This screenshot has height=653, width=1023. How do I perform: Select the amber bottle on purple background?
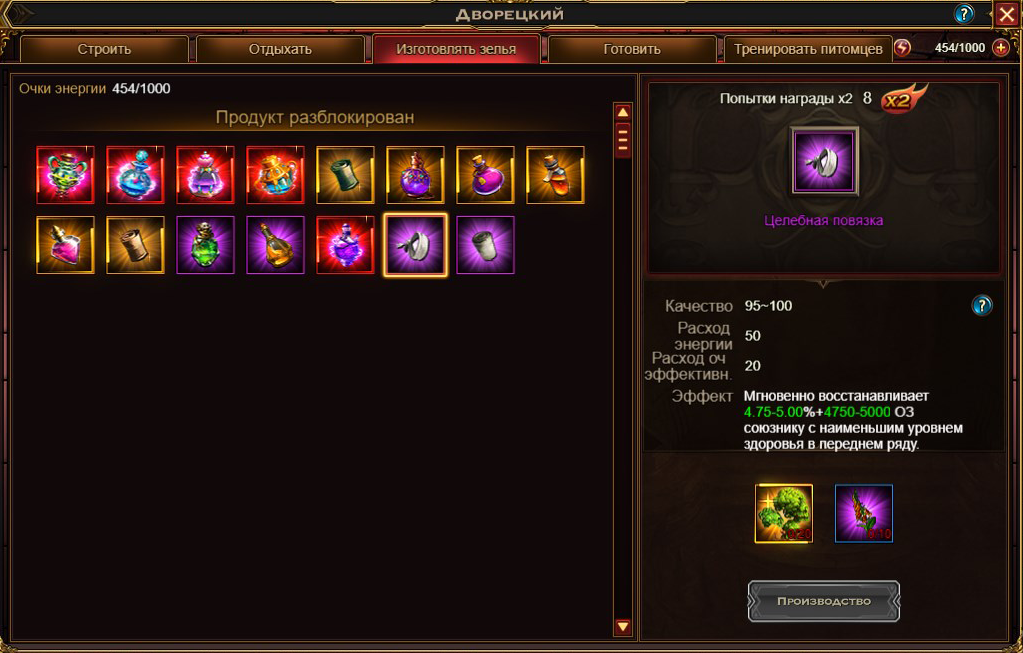coord(275,245)
